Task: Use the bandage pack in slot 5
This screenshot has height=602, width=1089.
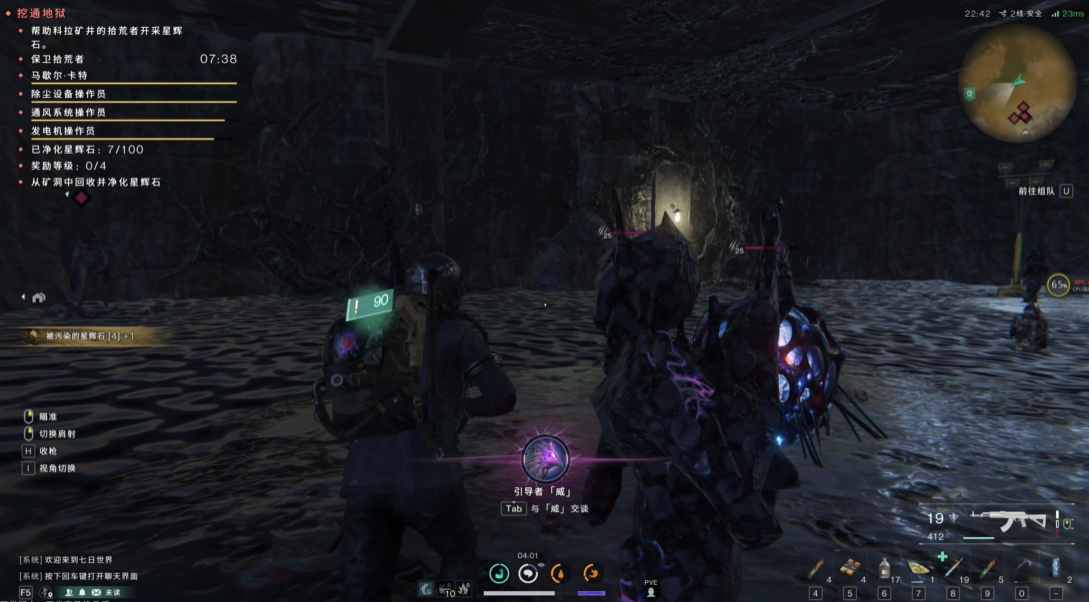Action: (x=850, y=568)
